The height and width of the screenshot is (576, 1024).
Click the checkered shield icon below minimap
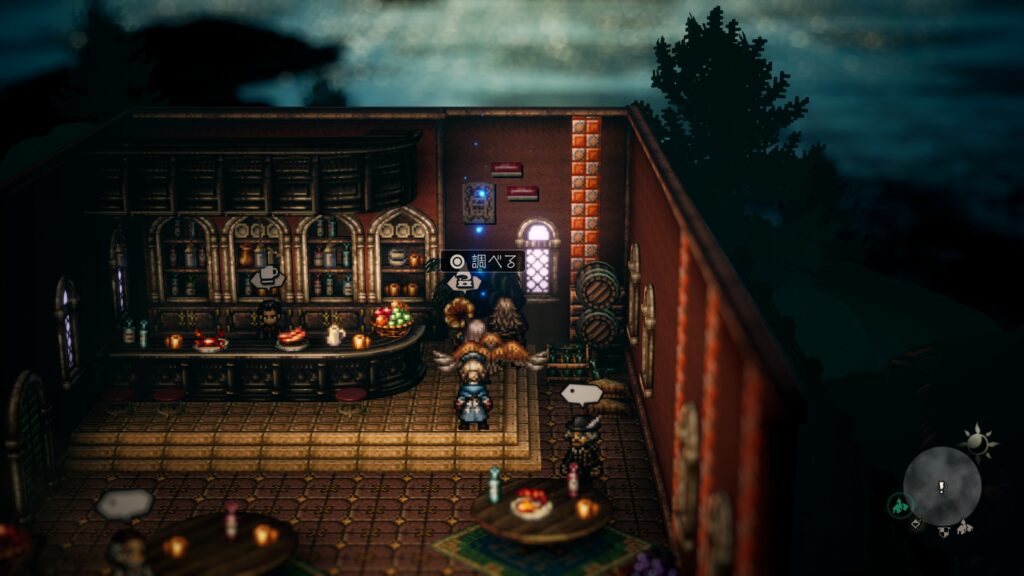(943, 532)
